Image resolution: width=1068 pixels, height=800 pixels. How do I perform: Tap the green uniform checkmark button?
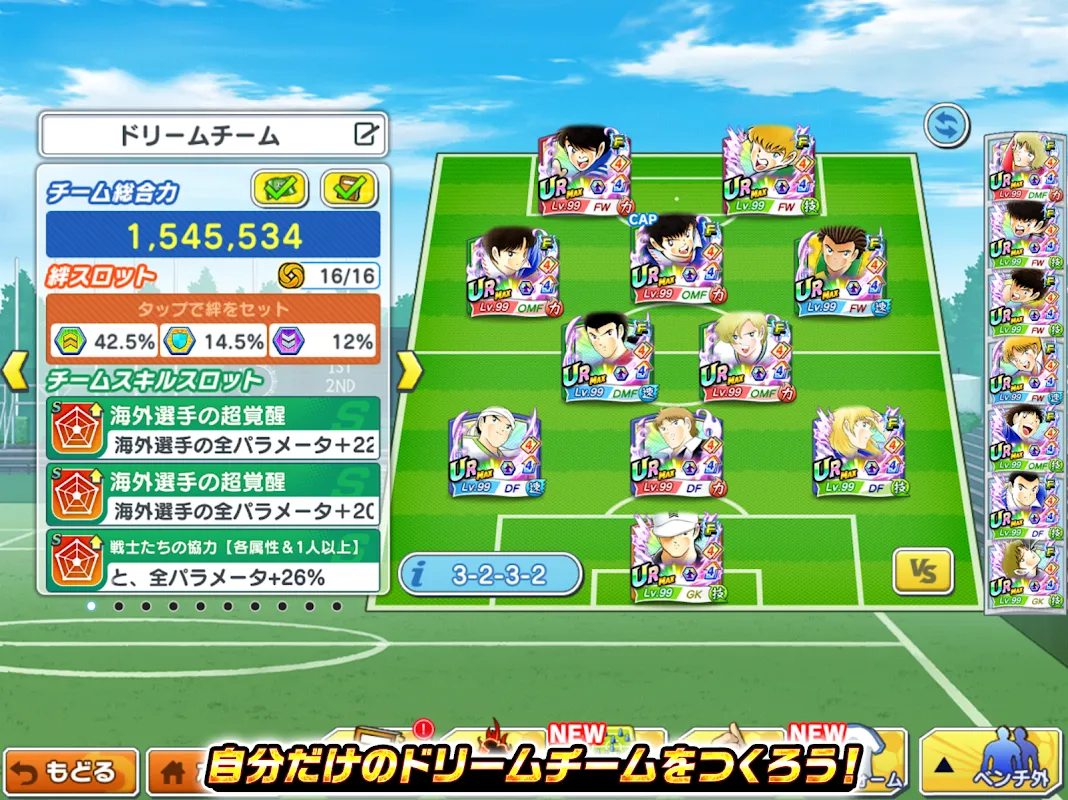coord(280,187)
